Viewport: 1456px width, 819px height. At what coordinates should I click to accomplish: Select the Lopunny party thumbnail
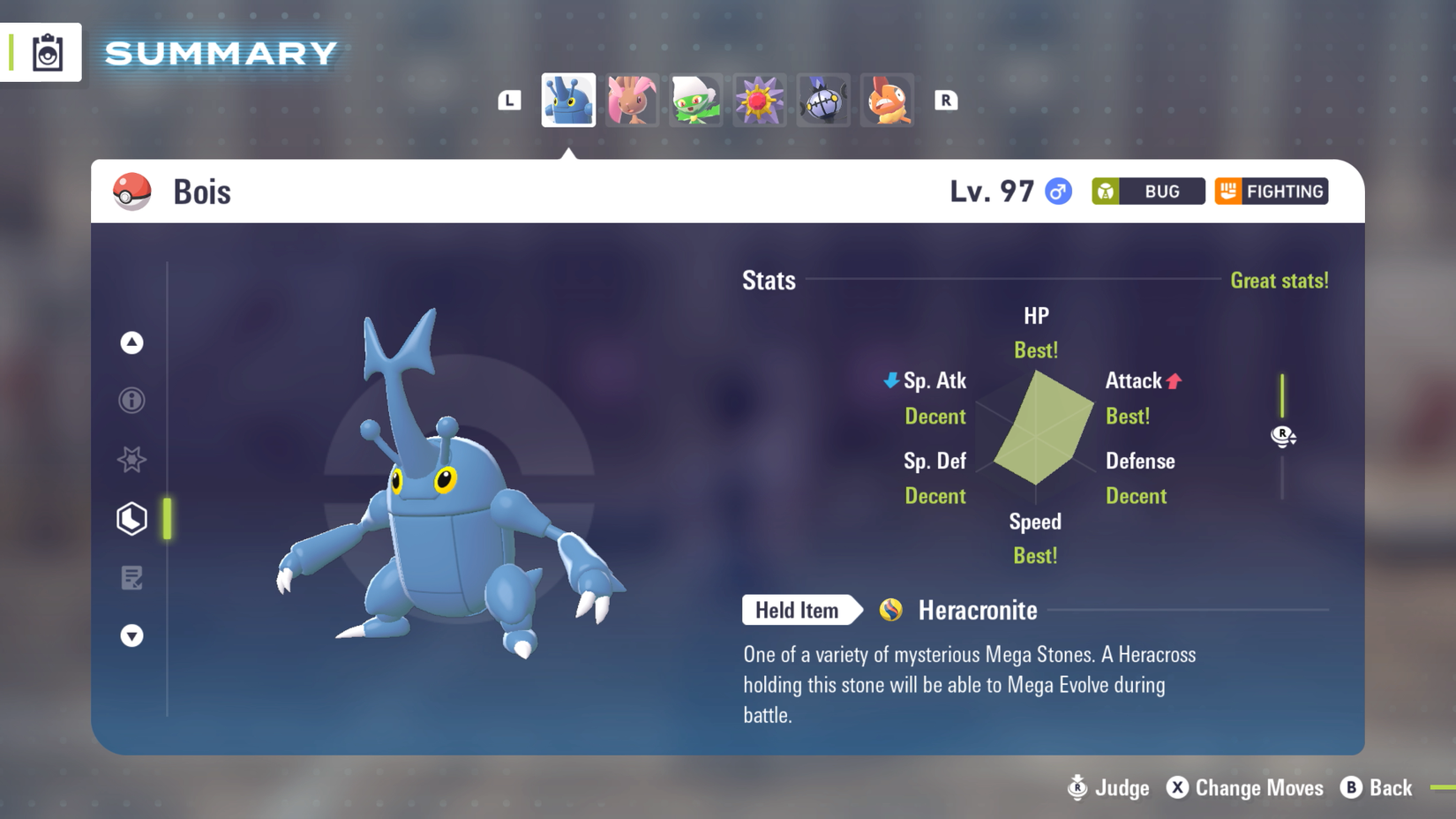632,100
